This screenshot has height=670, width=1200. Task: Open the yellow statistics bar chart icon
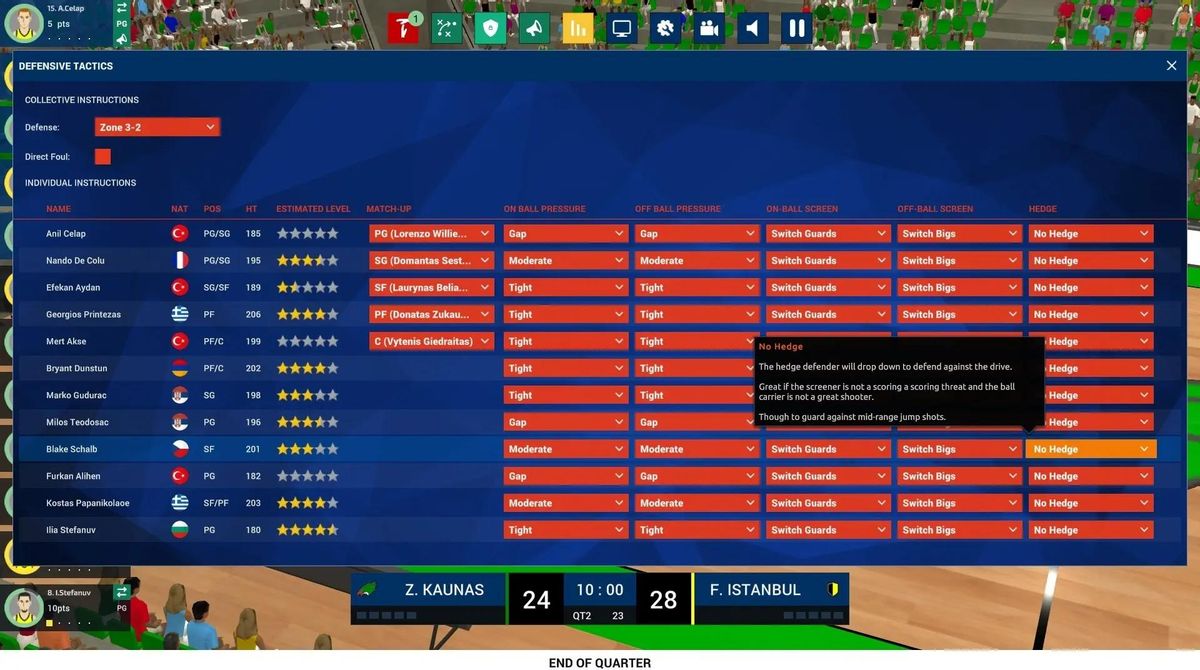(578, 28)
